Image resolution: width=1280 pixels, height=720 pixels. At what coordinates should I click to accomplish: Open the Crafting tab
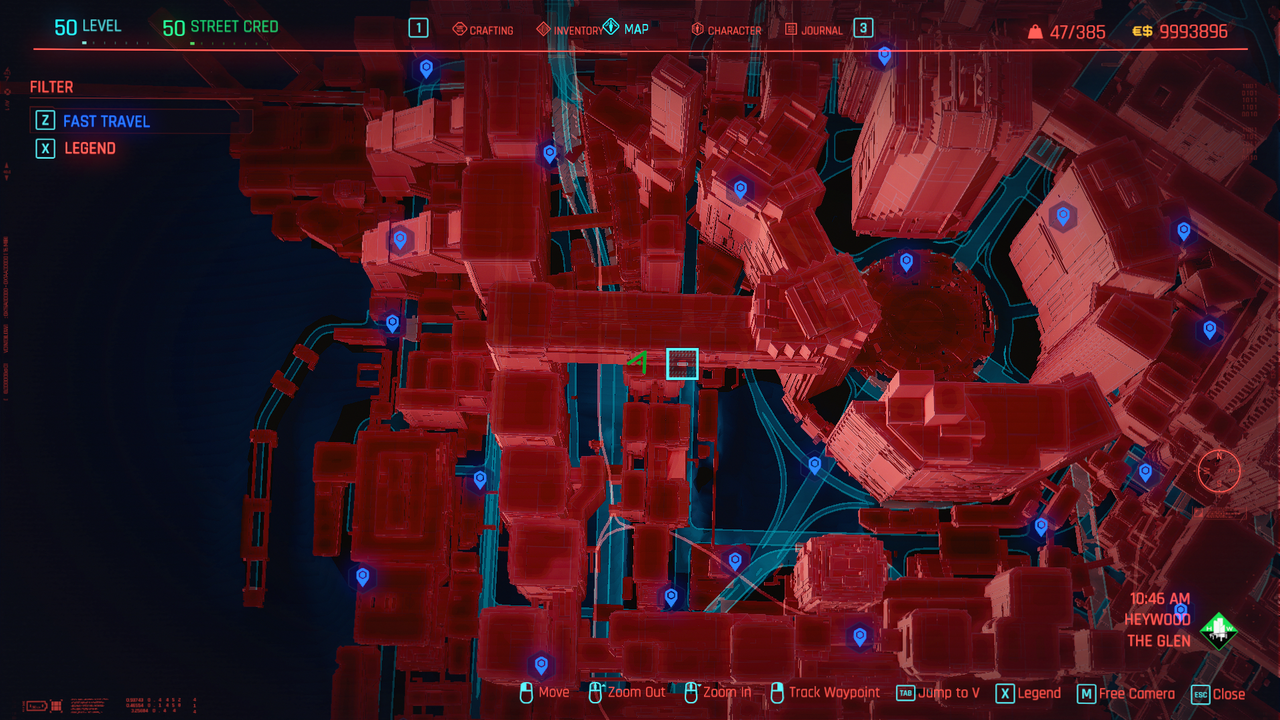[x=483, y=30]
